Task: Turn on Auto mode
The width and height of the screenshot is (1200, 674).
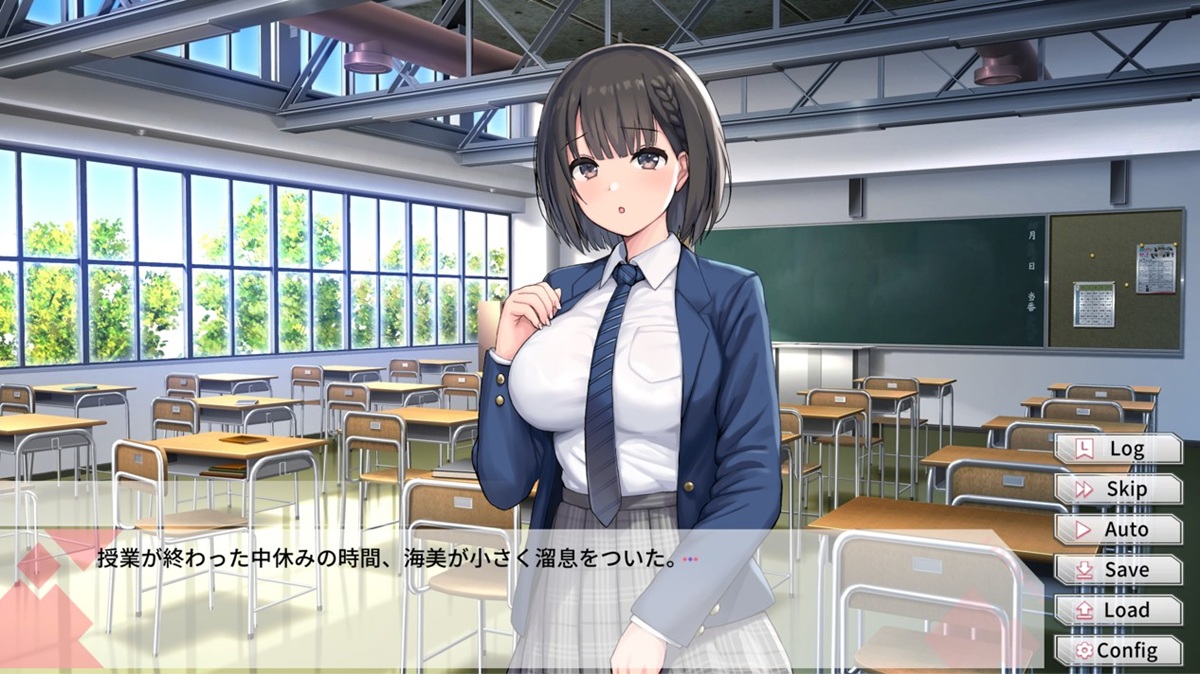Action: (x=1118, y=529)
